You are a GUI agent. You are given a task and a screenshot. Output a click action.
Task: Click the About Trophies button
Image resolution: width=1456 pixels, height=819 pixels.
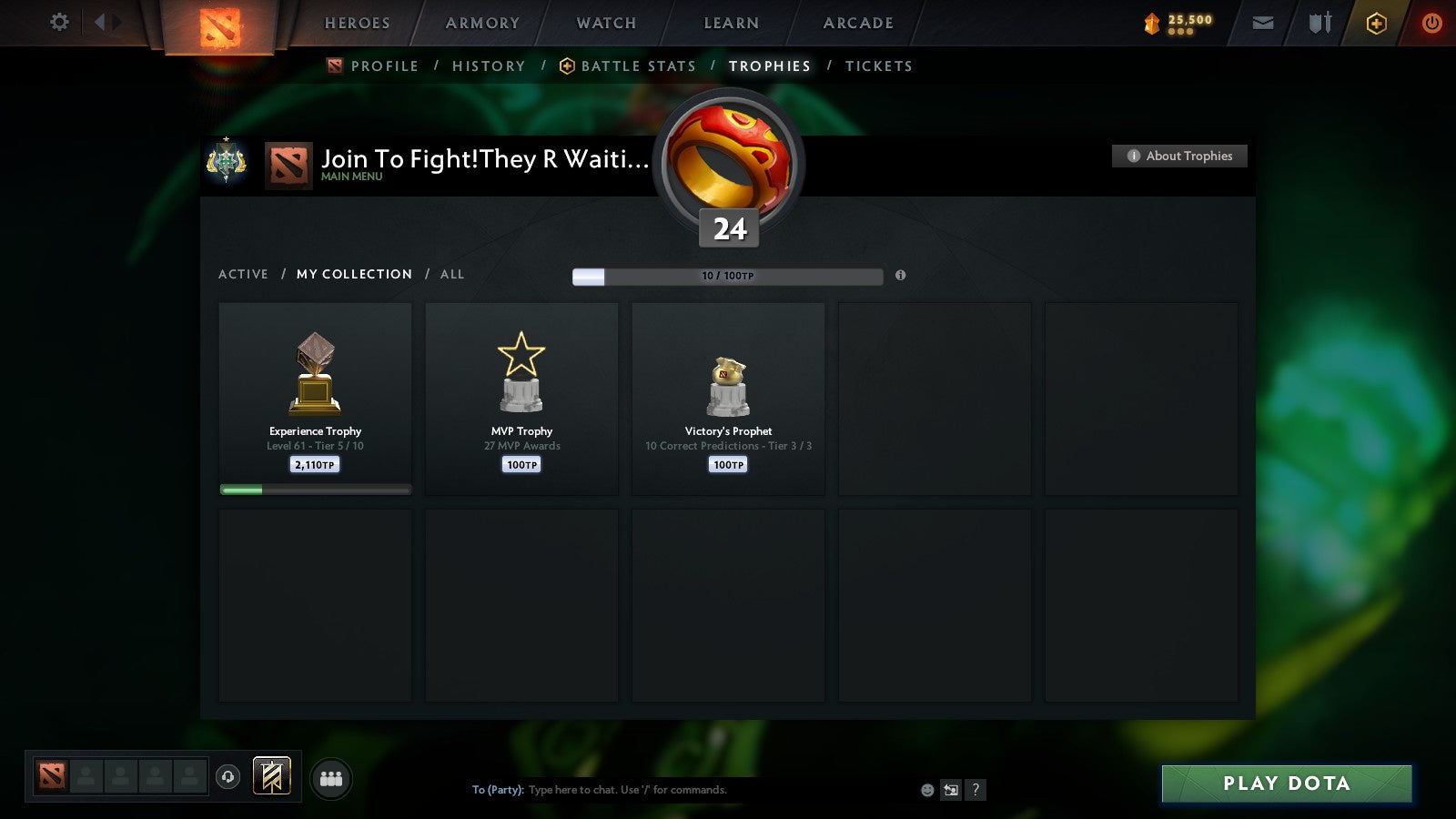click(x=1179, y=156)
